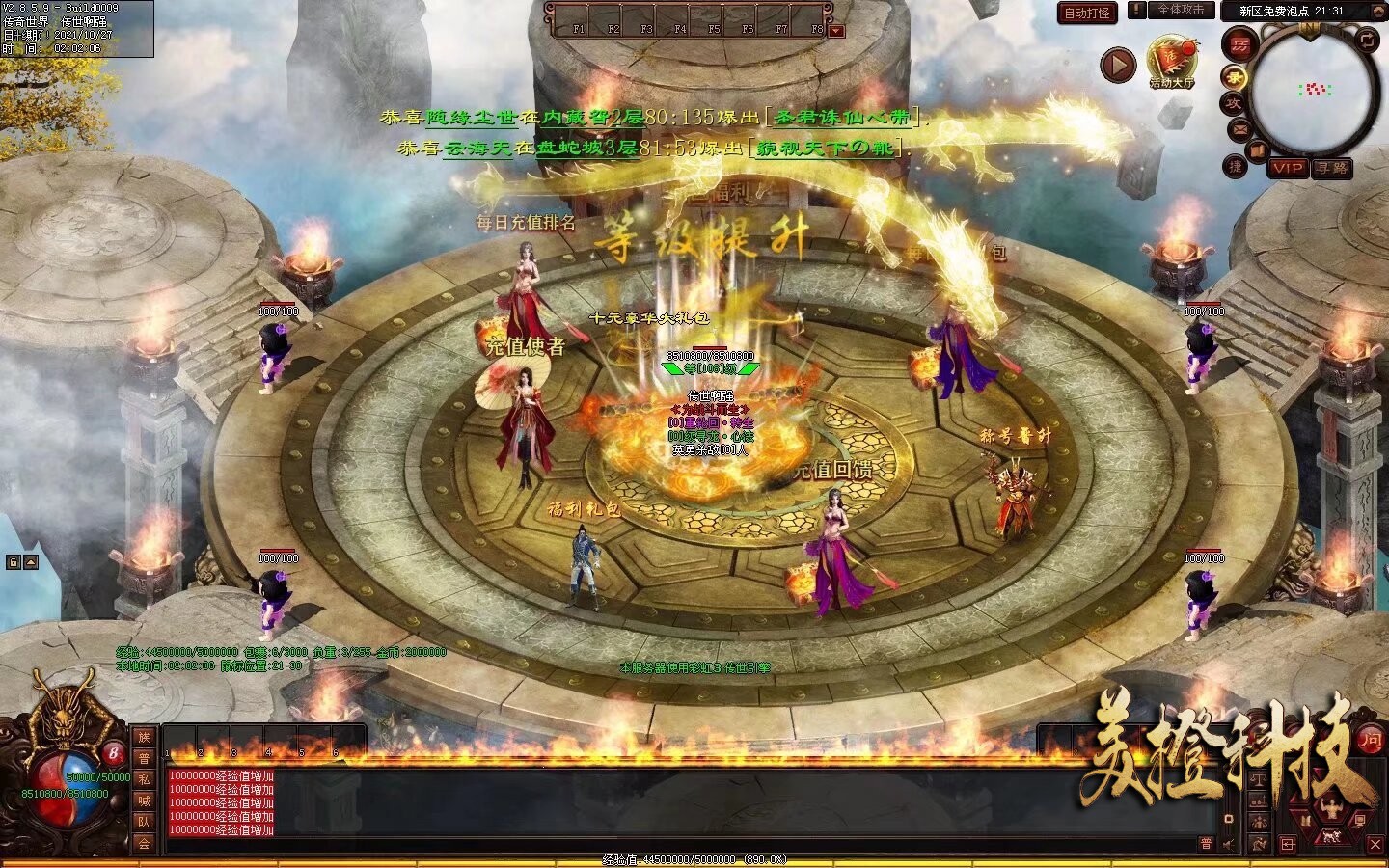The width and height of the screenshot is (1389, 868).
Task: Select the 攻 round button near minimap
Action: (1234, 103)
